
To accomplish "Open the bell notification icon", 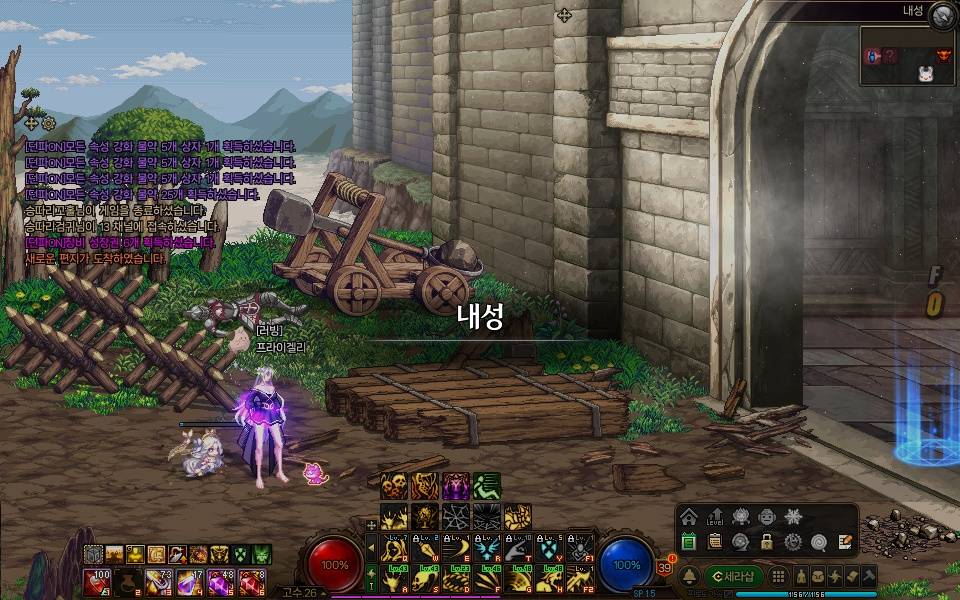I will tap(689, 577).
